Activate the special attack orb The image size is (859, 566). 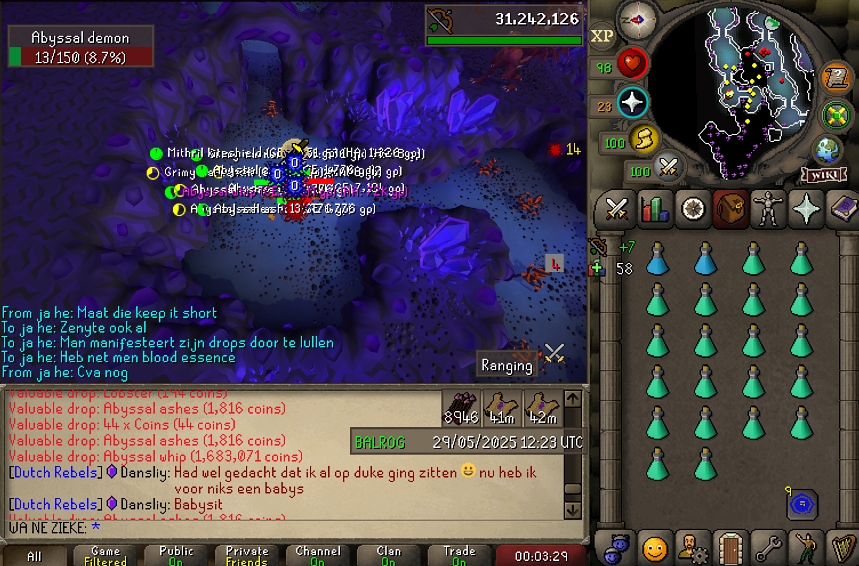(668, 166)
